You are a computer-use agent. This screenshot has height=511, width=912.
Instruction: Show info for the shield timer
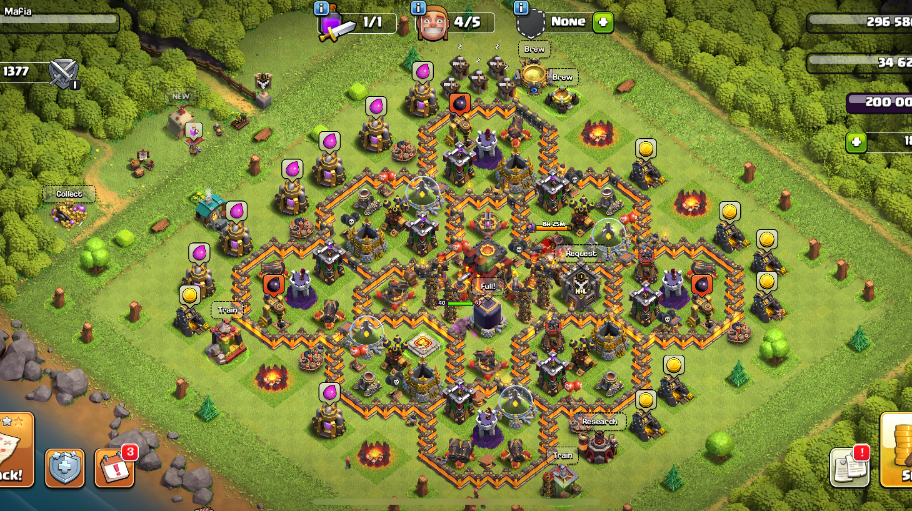click(x=522, y=8)
